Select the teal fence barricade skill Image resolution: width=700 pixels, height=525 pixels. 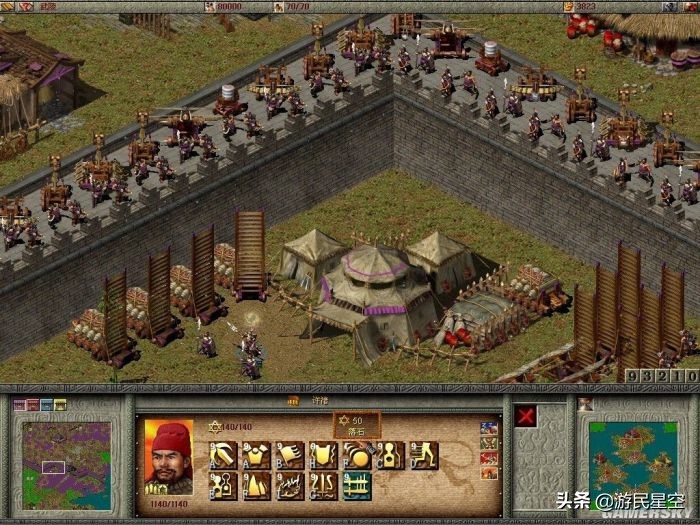click(357, 486)
